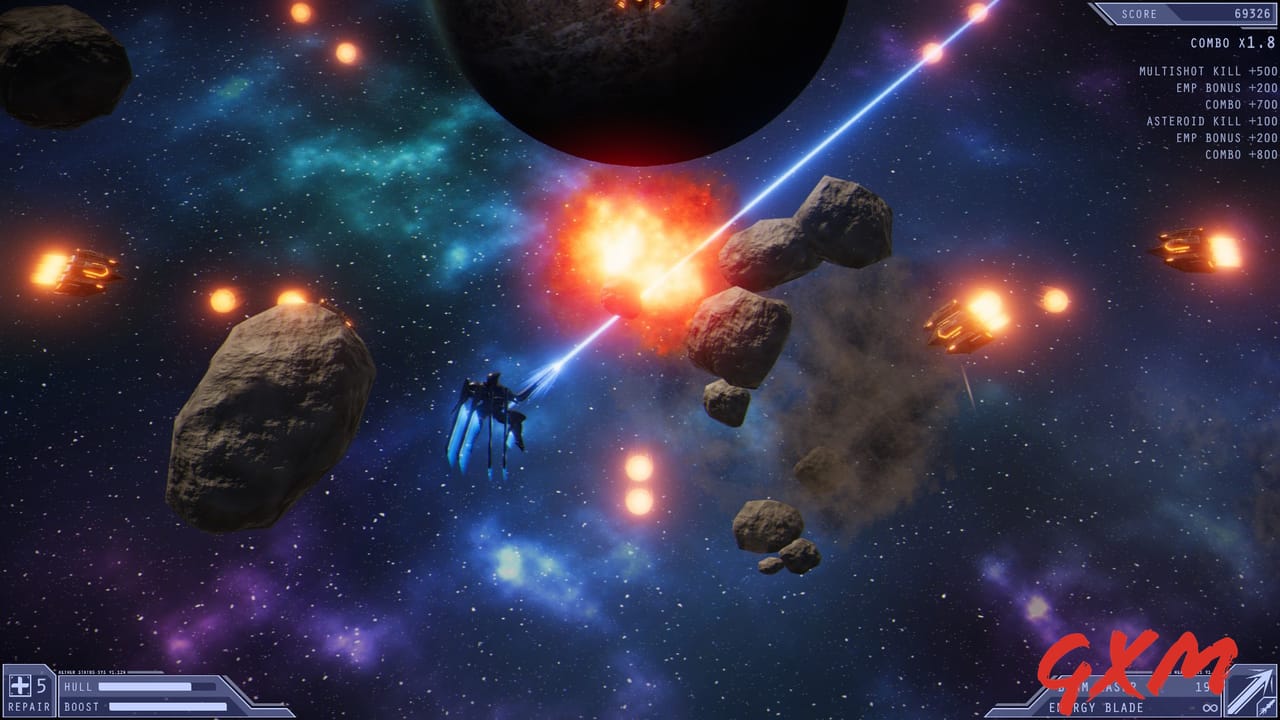Click the ASTEROID KILL +100 entry
Image resolution: width=1280 pixels, height=720 pixels.
pyautogui.click(x=1210, y=120)
